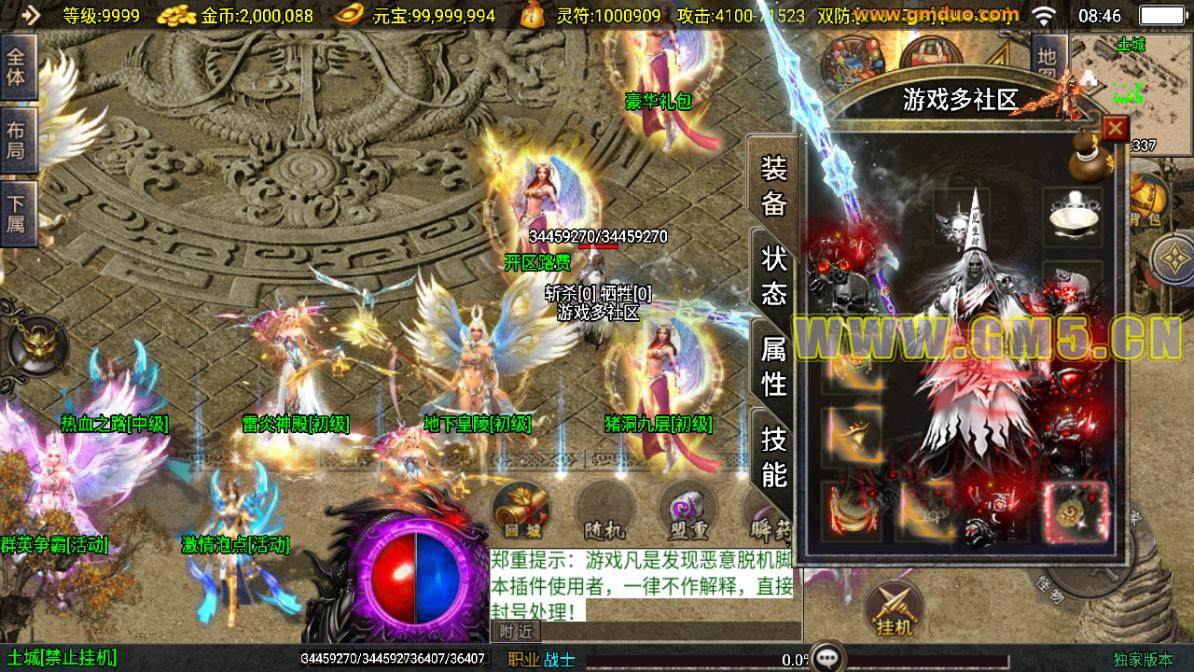The height and width of the screenshot is (672, 1194).
Task: Switch to the 技能 skills tab
Action: (x=775, y=455)
